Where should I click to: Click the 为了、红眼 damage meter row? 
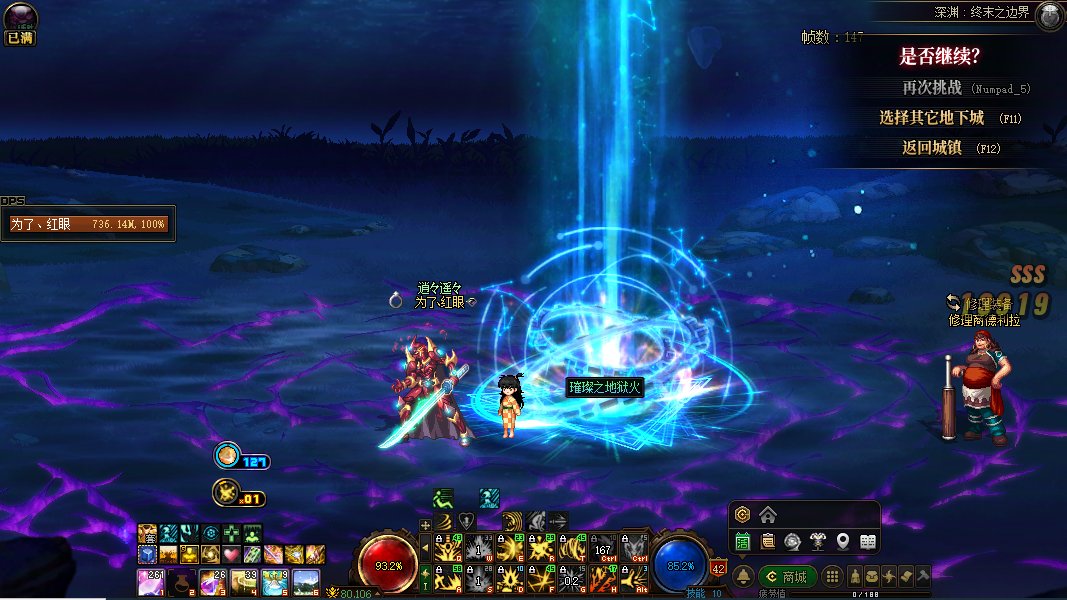coord(88,225)
